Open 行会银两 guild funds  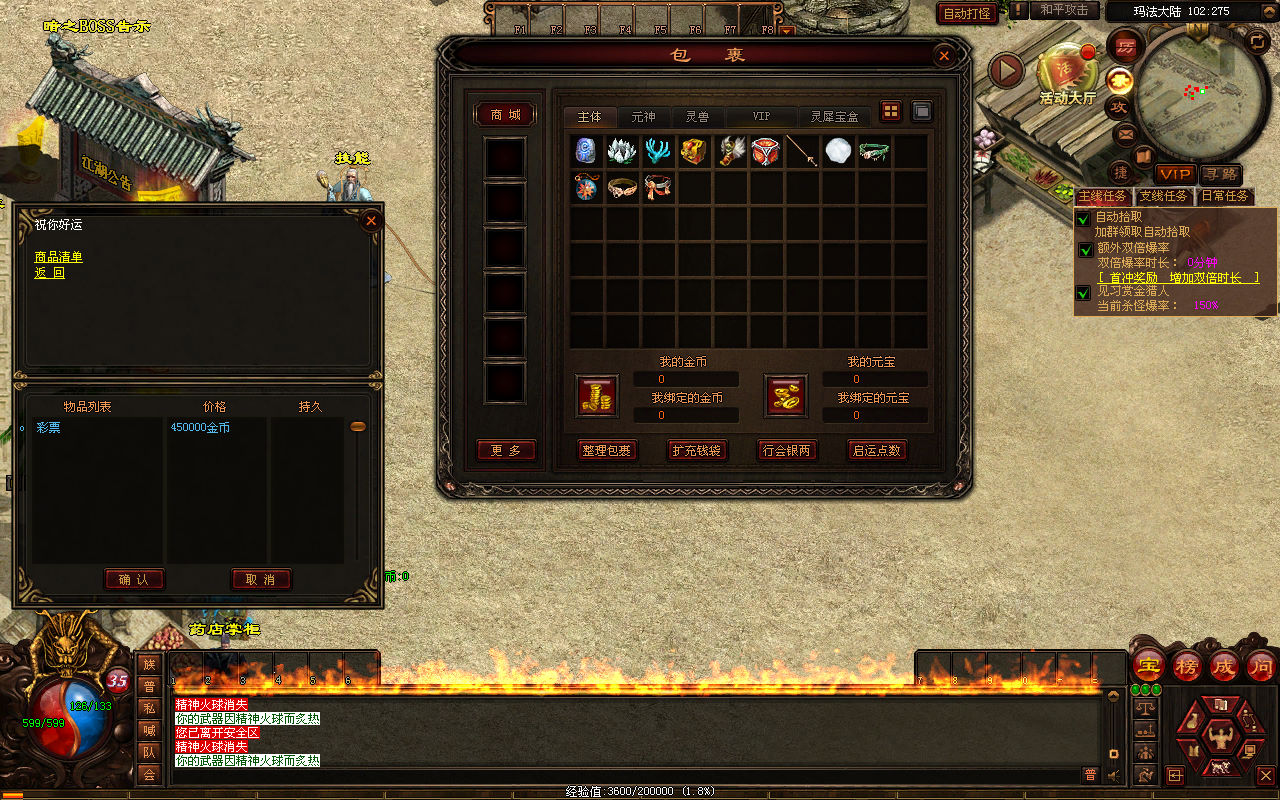(787, 451)
